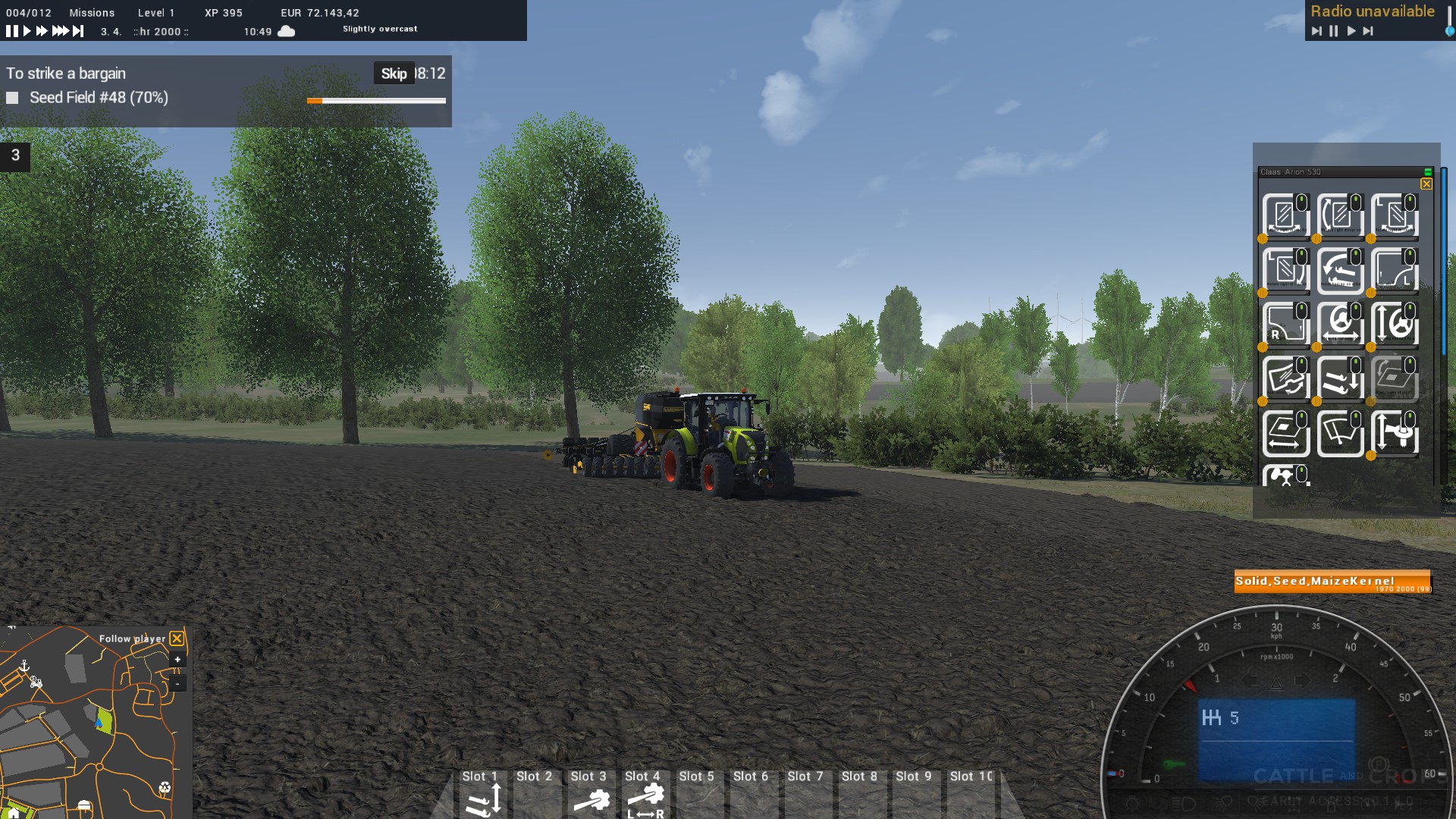Viewport: 1456px width, 819px height.
Task: Toggle the Follow player checkbox on minimap
Action: (177, 639)
